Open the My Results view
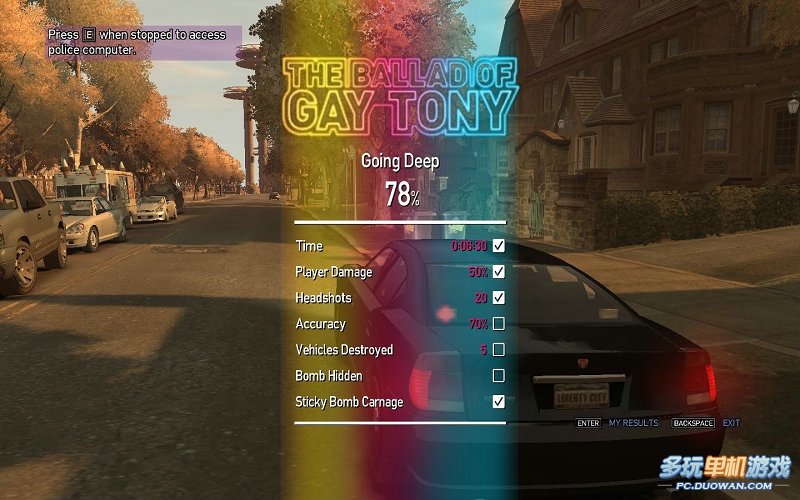The image size is (800, 500). [x=633, y=423]
